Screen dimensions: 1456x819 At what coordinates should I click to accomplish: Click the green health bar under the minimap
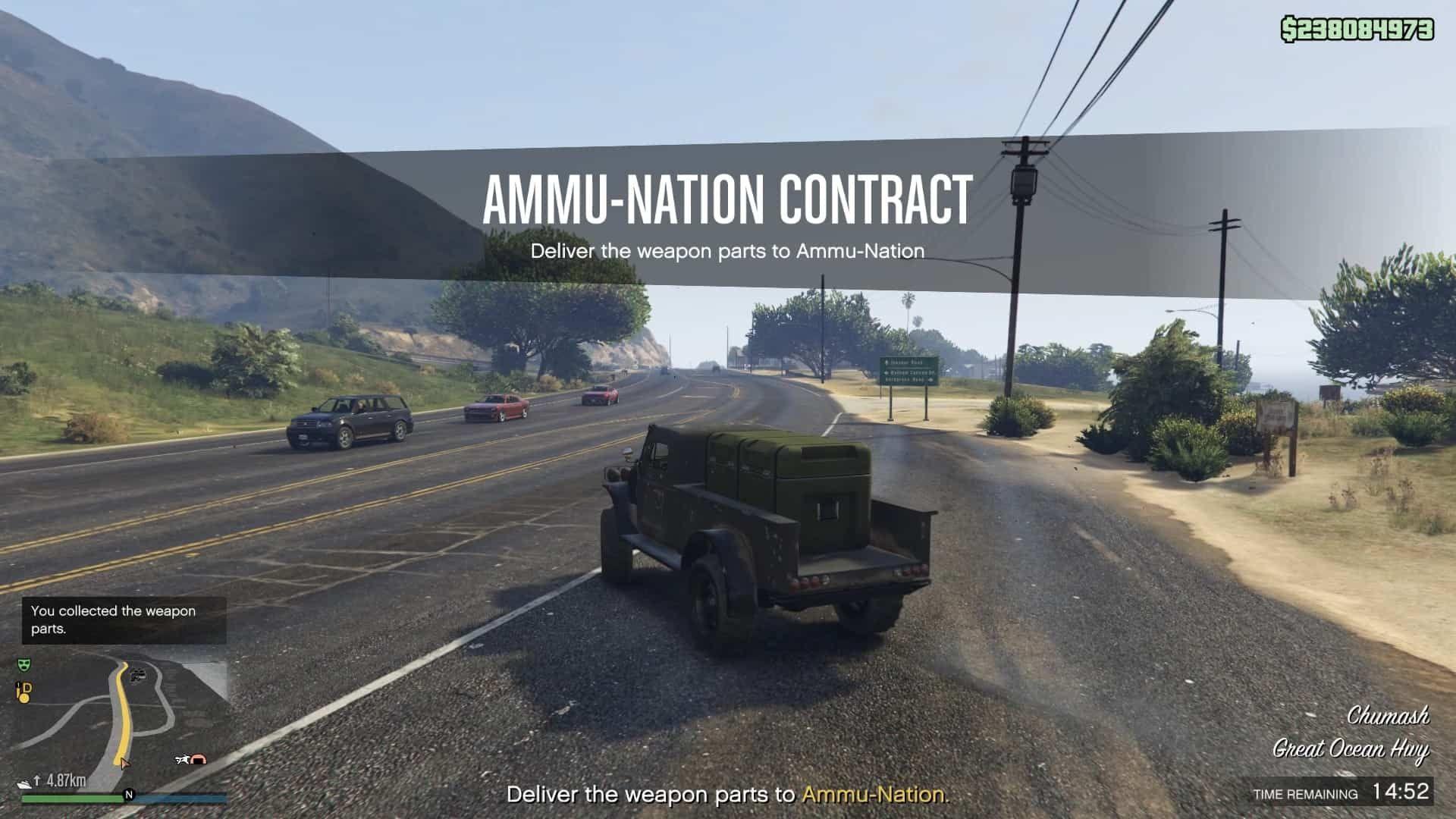pyautogui.click(x=73, y=799)
